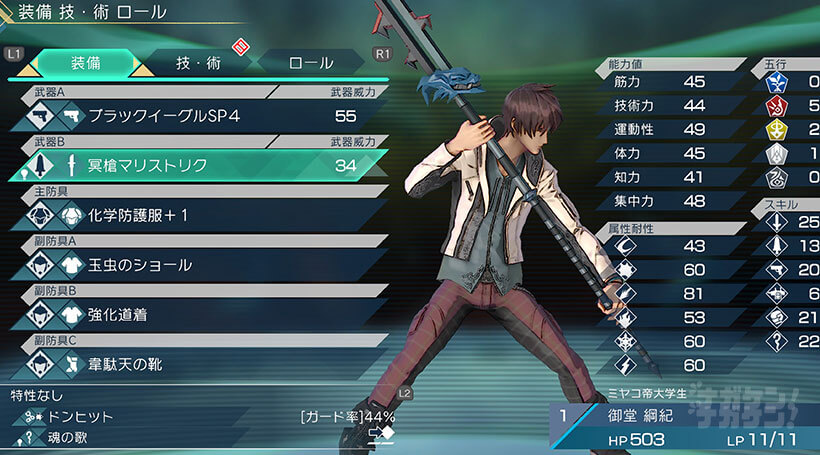Choose the 強化道着 armor slot
820x455 pixels.
click(200, 314)
